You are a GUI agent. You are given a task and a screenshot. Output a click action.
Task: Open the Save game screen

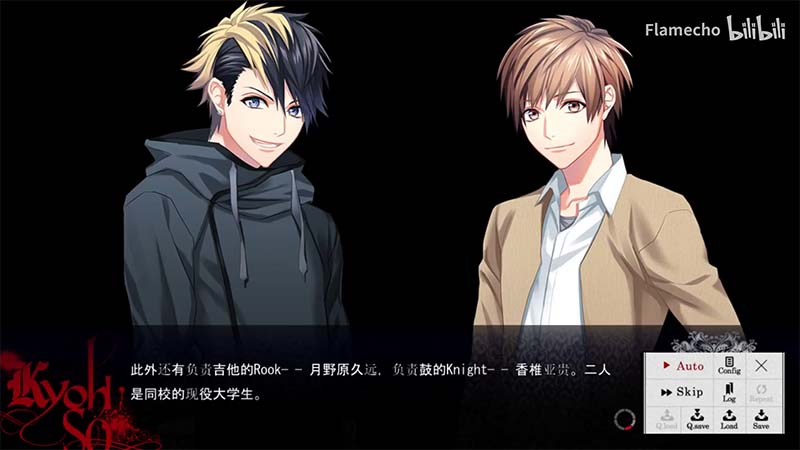761,419
